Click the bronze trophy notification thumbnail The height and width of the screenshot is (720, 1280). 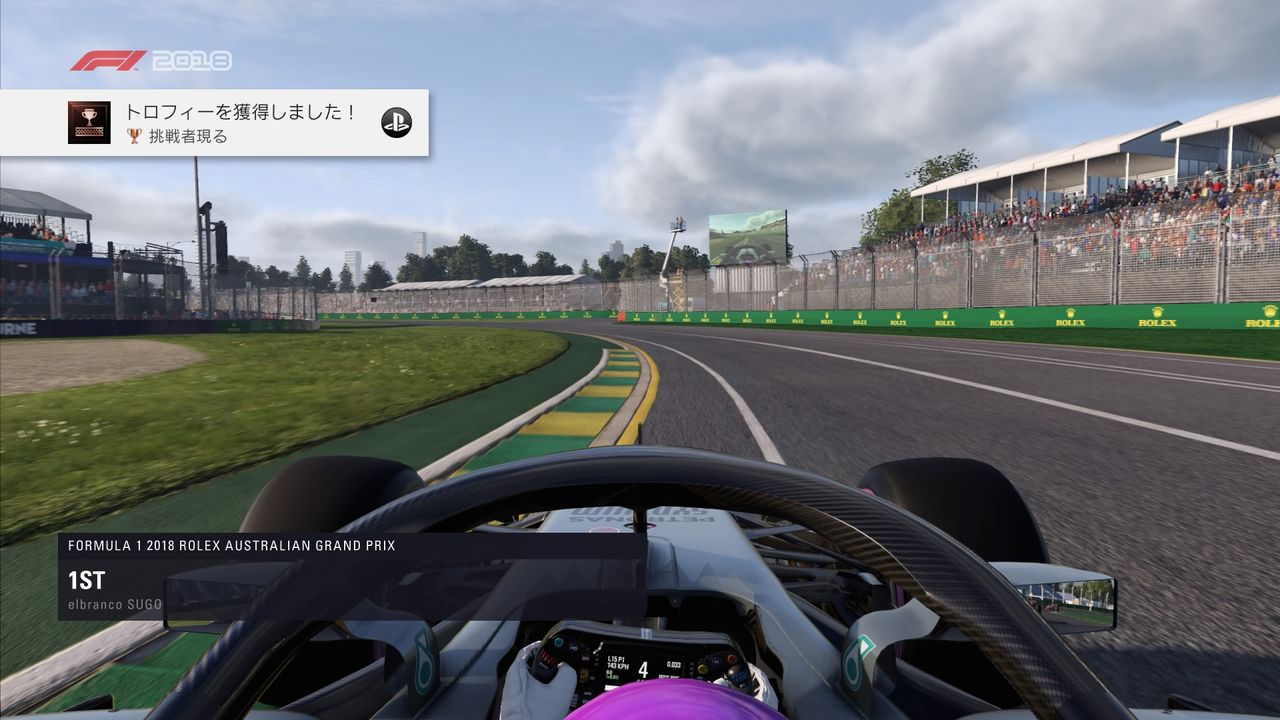coord(89,122)
